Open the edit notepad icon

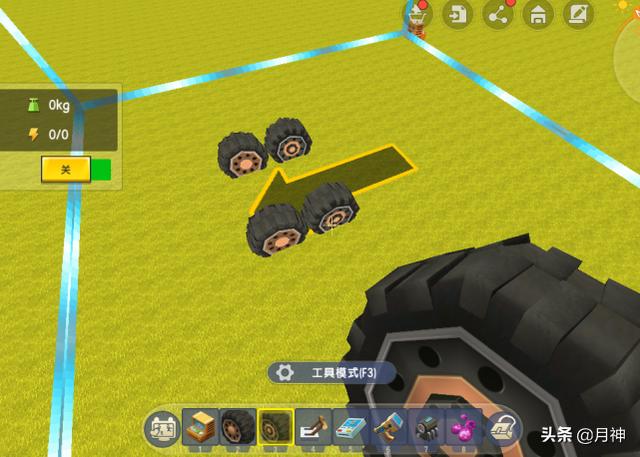578,14
